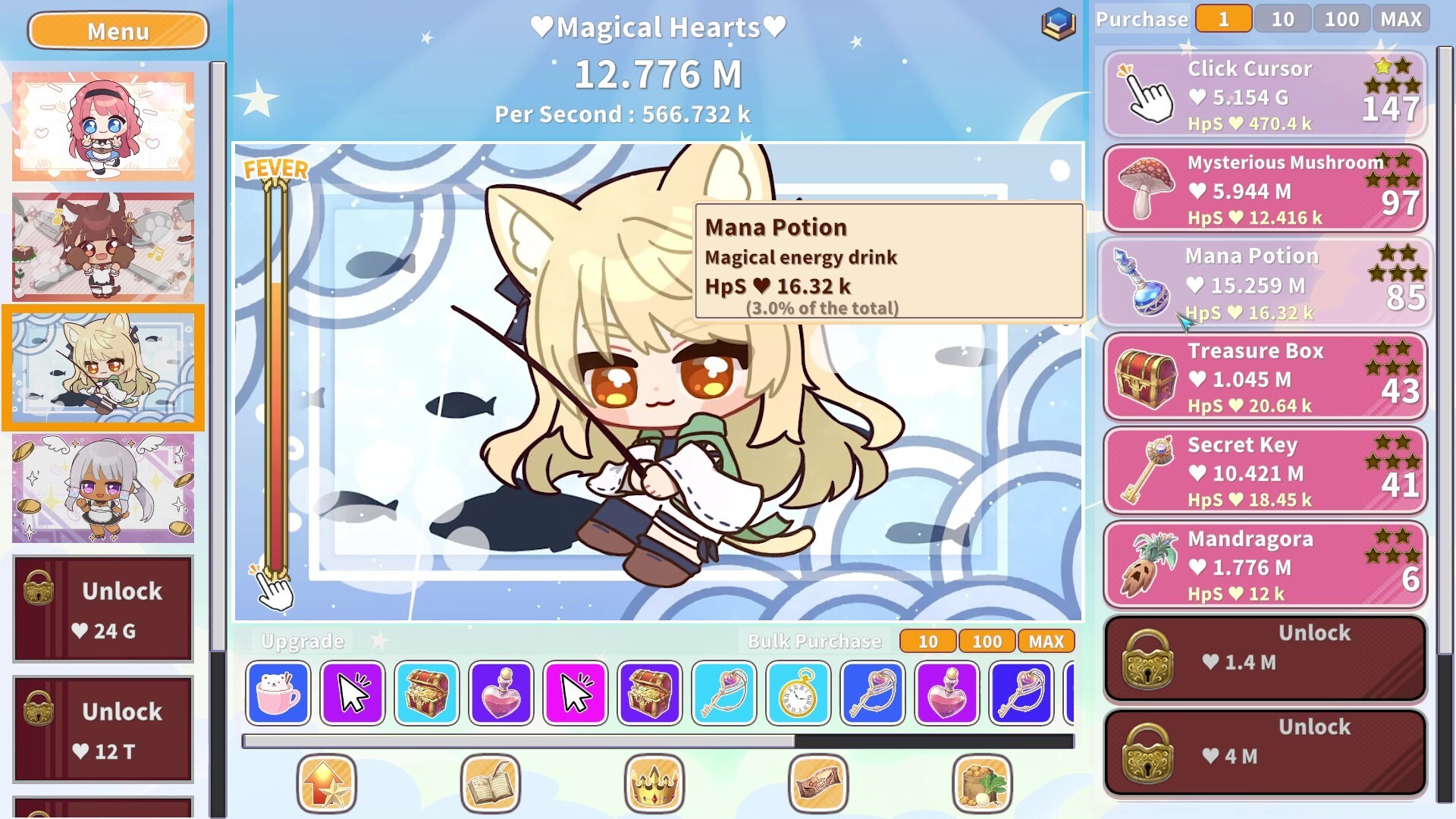
Task: Purchase a Treasure Box
Action: click(x=1264, y=377)
